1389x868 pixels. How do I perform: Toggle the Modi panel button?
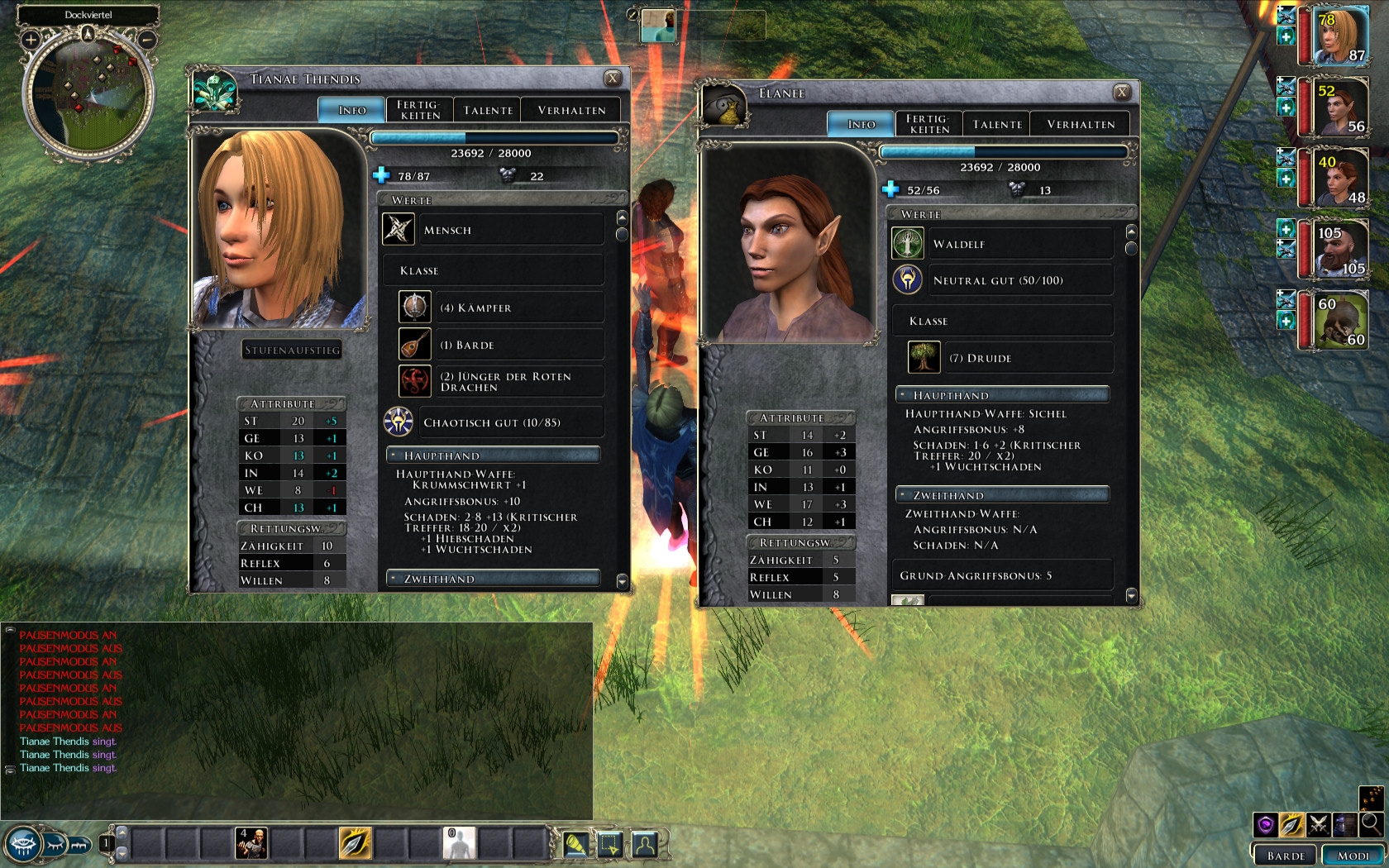pyautogui.click(x=1353, y=856)
